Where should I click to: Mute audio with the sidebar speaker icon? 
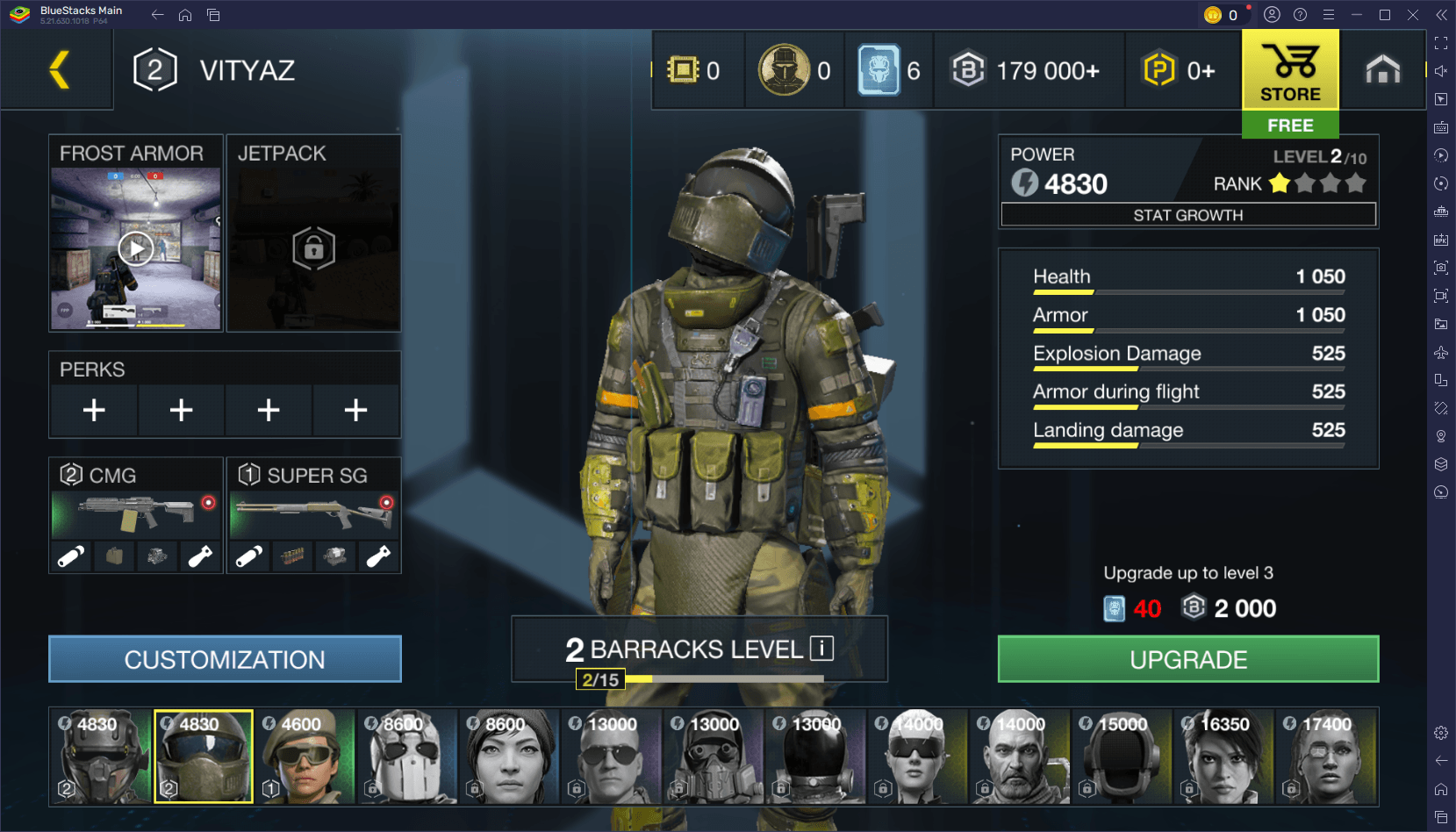pos(1440,71)
